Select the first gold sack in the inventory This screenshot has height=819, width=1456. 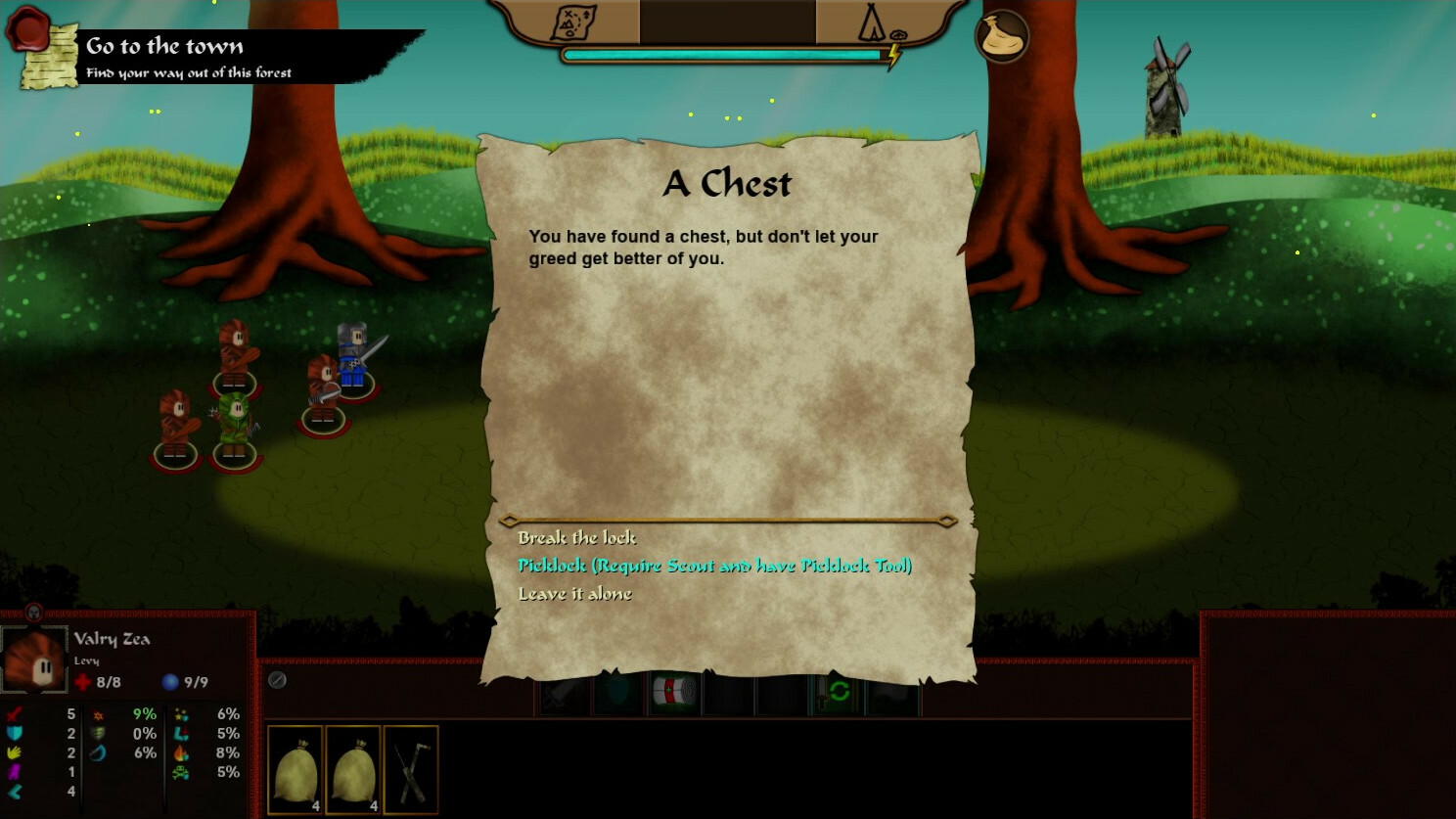tap(295, 770)
